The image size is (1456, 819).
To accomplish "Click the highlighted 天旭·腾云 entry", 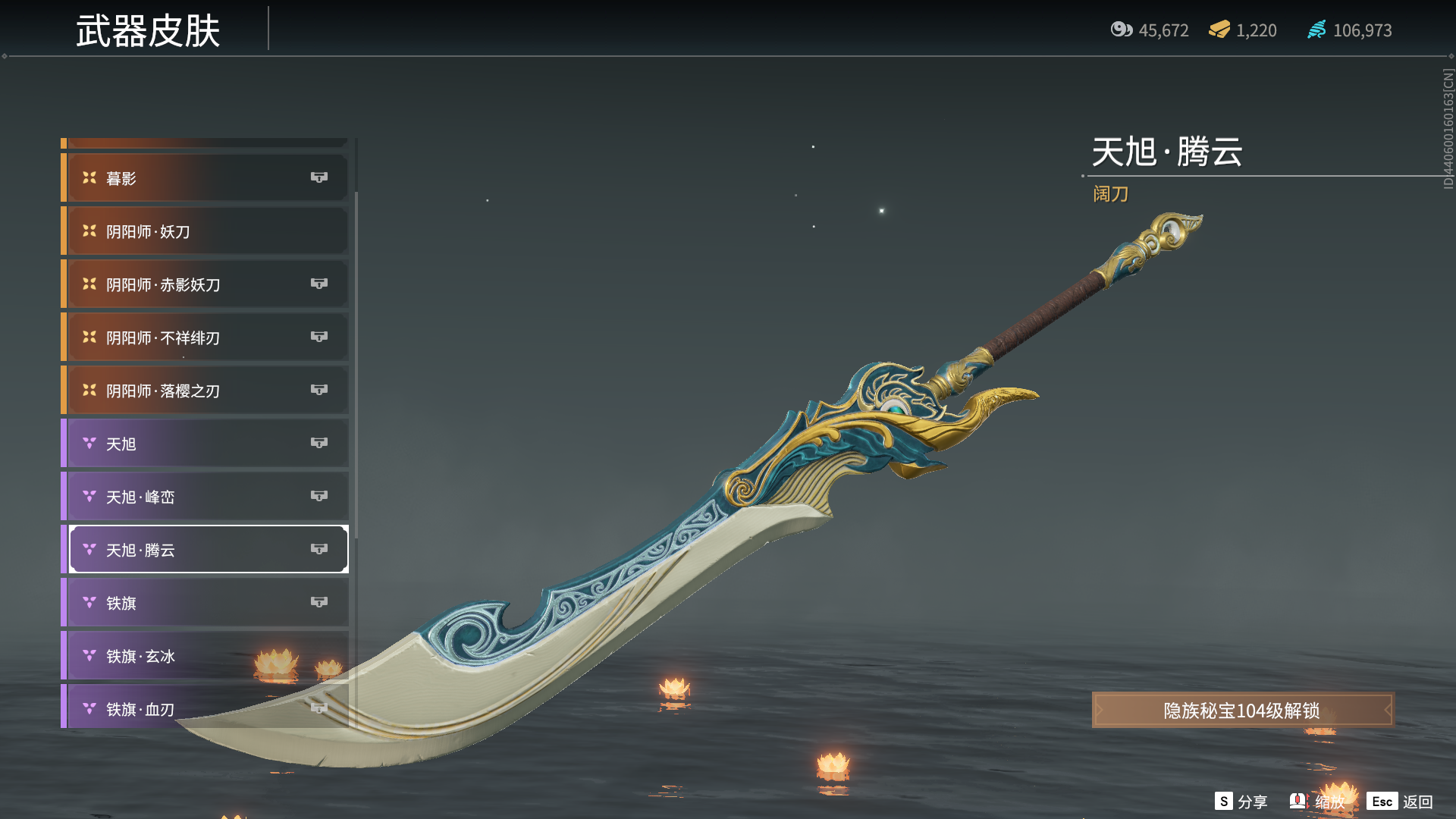I will (x=206, y=550).
